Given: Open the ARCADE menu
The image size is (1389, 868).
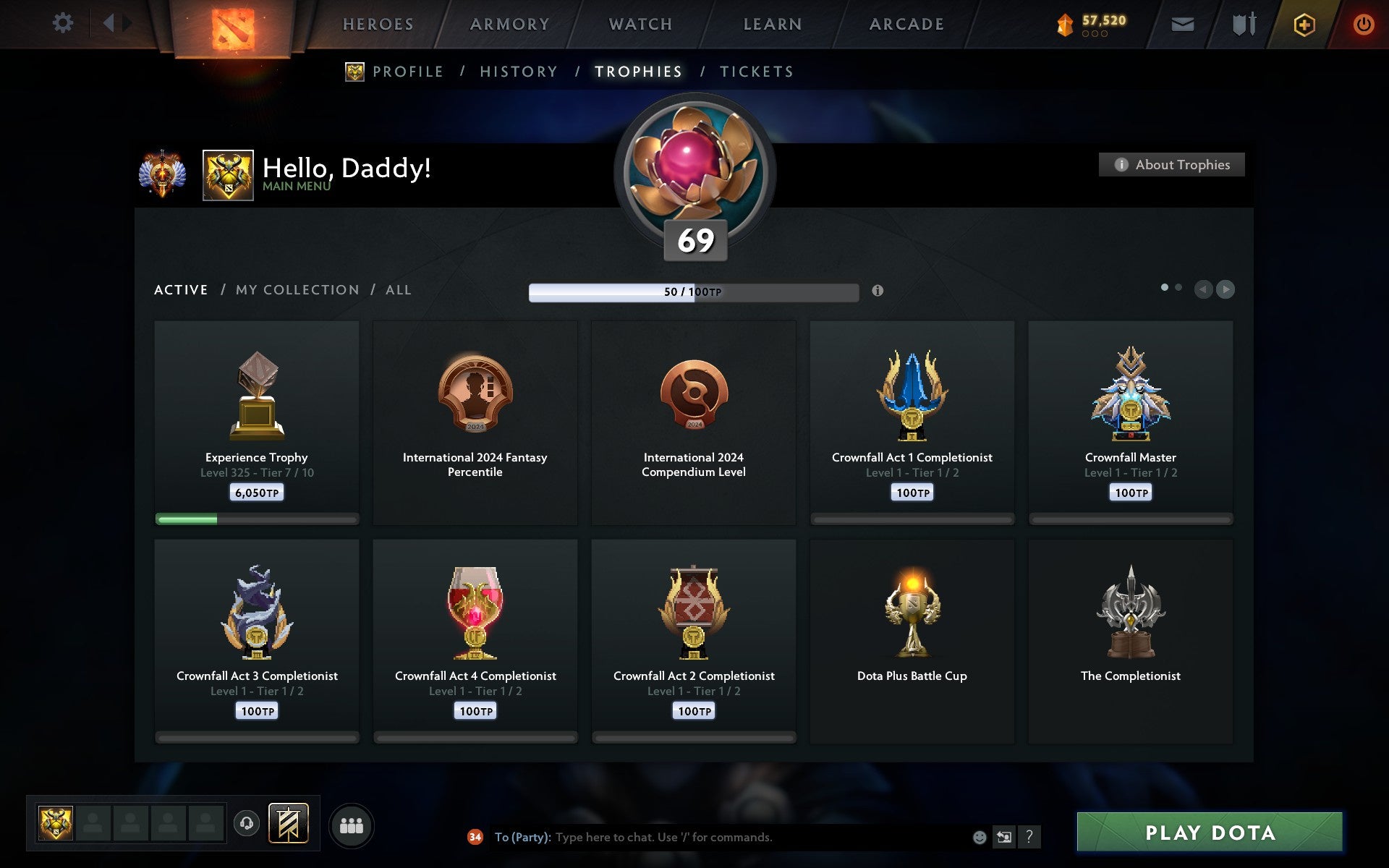Looking at the screenshot, I should (906, 24).
